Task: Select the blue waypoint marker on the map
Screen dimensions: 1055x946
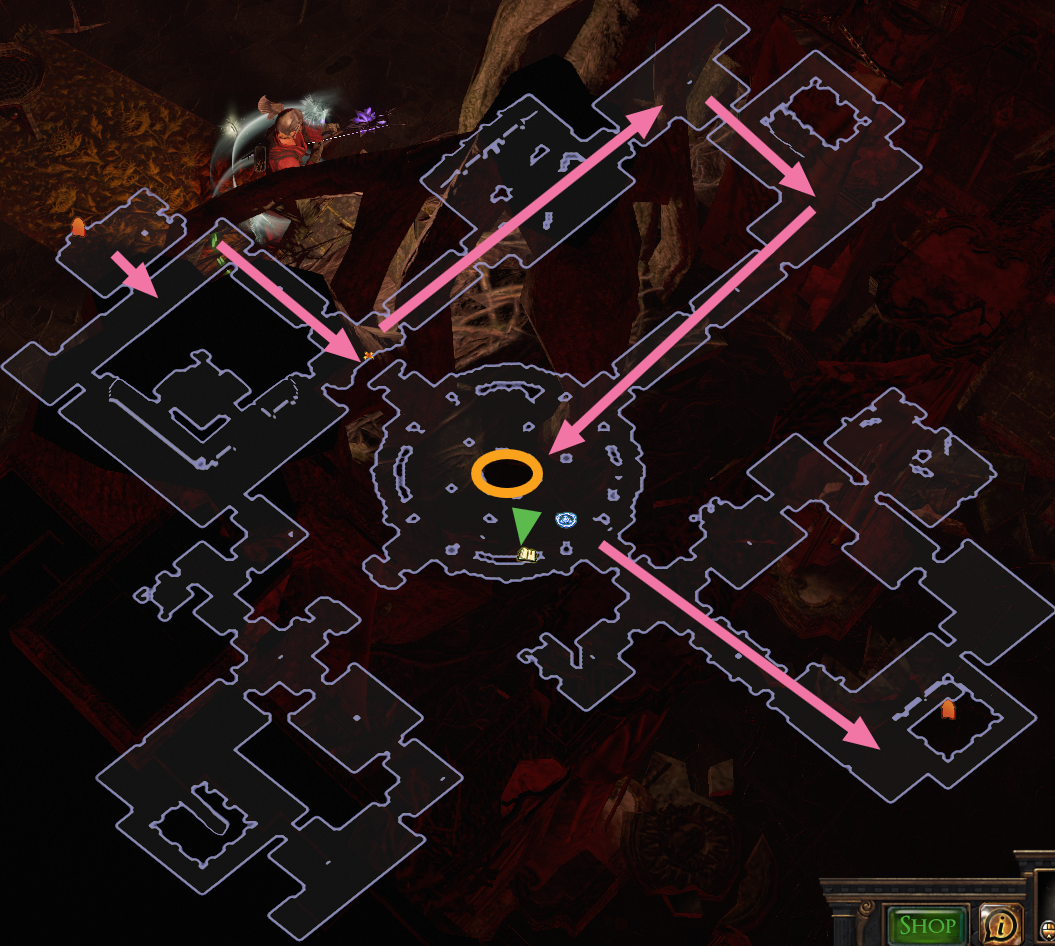Action: pos(567,519)
